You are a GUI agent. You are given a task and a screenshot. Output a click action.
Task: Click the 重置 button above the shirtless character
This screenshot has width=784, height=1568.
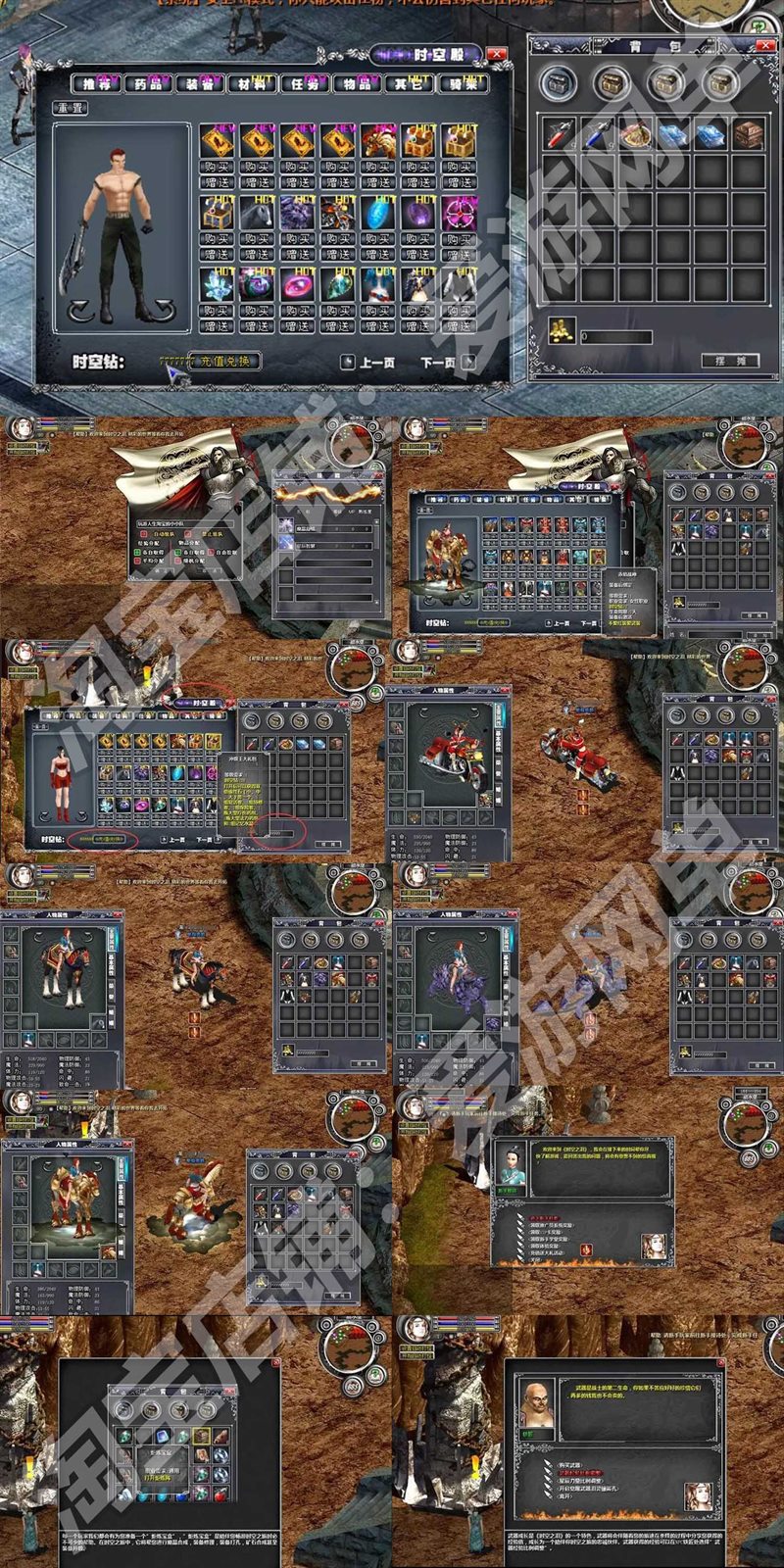[x=72, y=108]
